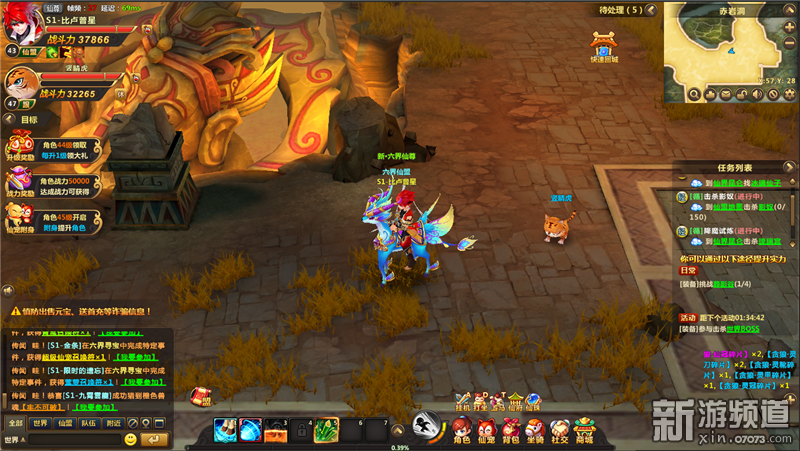800x451 pixels.
Task: Open the 战力奖励 power reward
Action: 19,182
